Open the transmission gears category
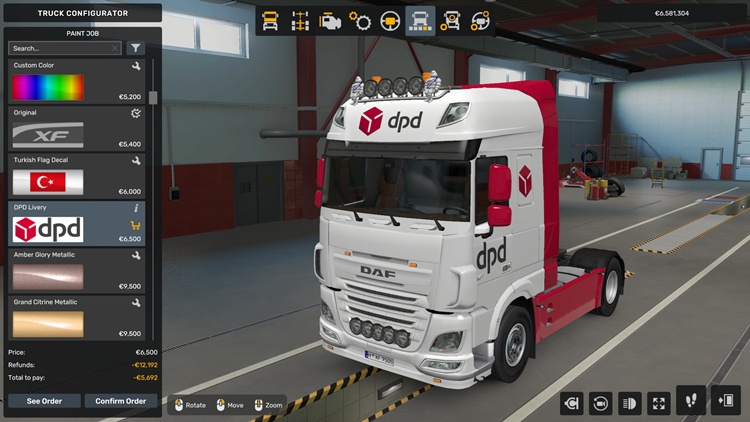Image resolution: width=750 pixels, height=422 pixels. tap(360, 21)
